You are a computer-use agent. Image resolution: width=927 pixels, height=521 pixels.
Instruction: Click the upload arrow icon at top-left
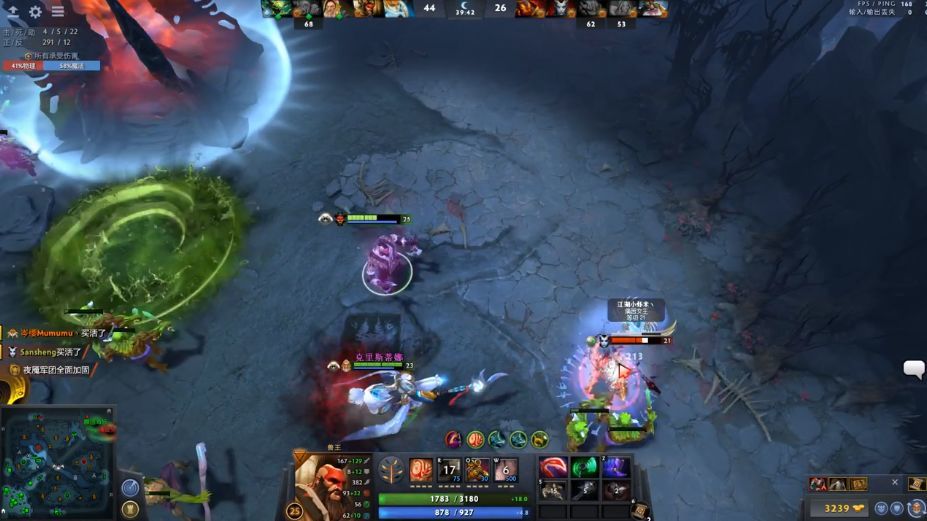coord(13,11)
